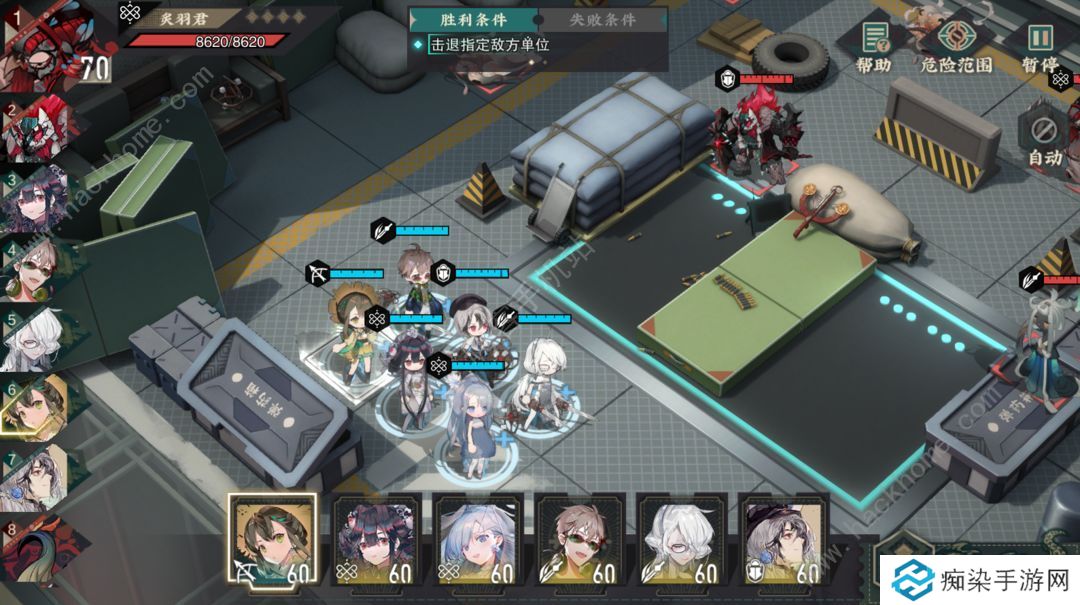Click highlighted turn order portrait number 6
This screenshot has width=1080, height=605.
coord(38,405)
